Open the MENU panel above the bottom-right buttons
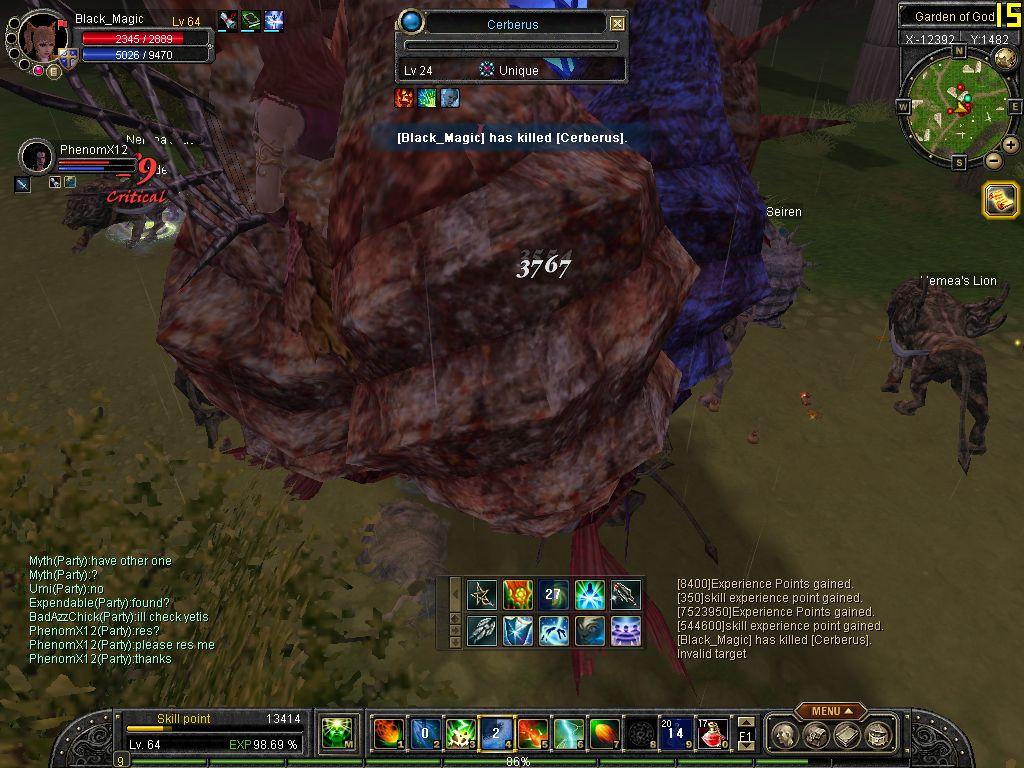 [x=830, y=711]
